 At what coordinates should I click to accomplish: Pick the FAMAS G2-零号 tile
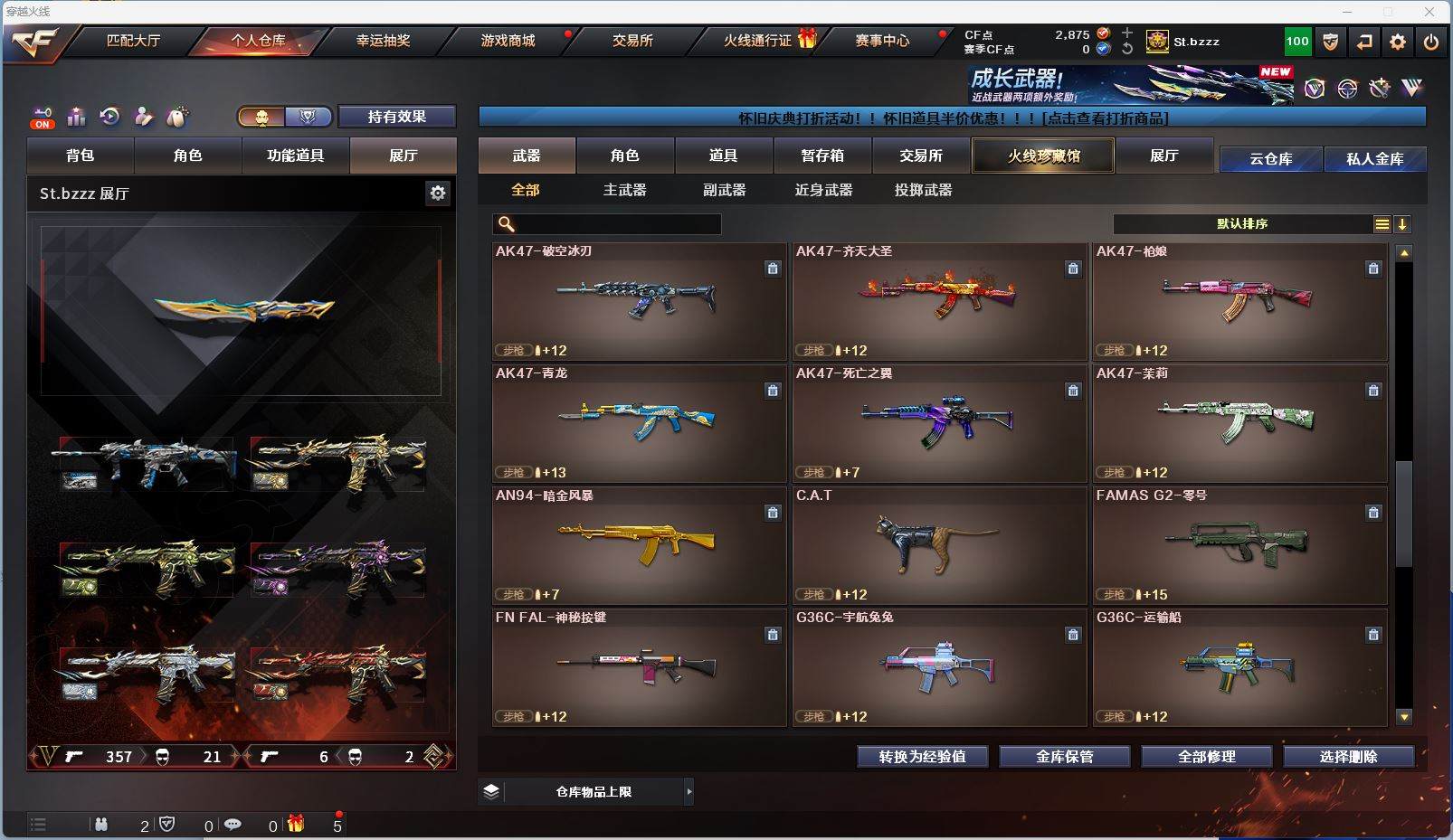click(1239, 545)
